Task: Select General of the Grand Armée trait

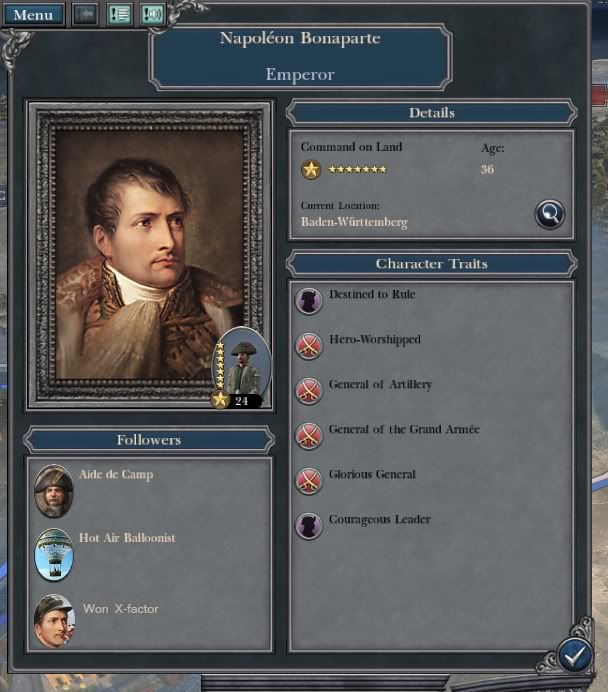Action: (x=309, y=435)
